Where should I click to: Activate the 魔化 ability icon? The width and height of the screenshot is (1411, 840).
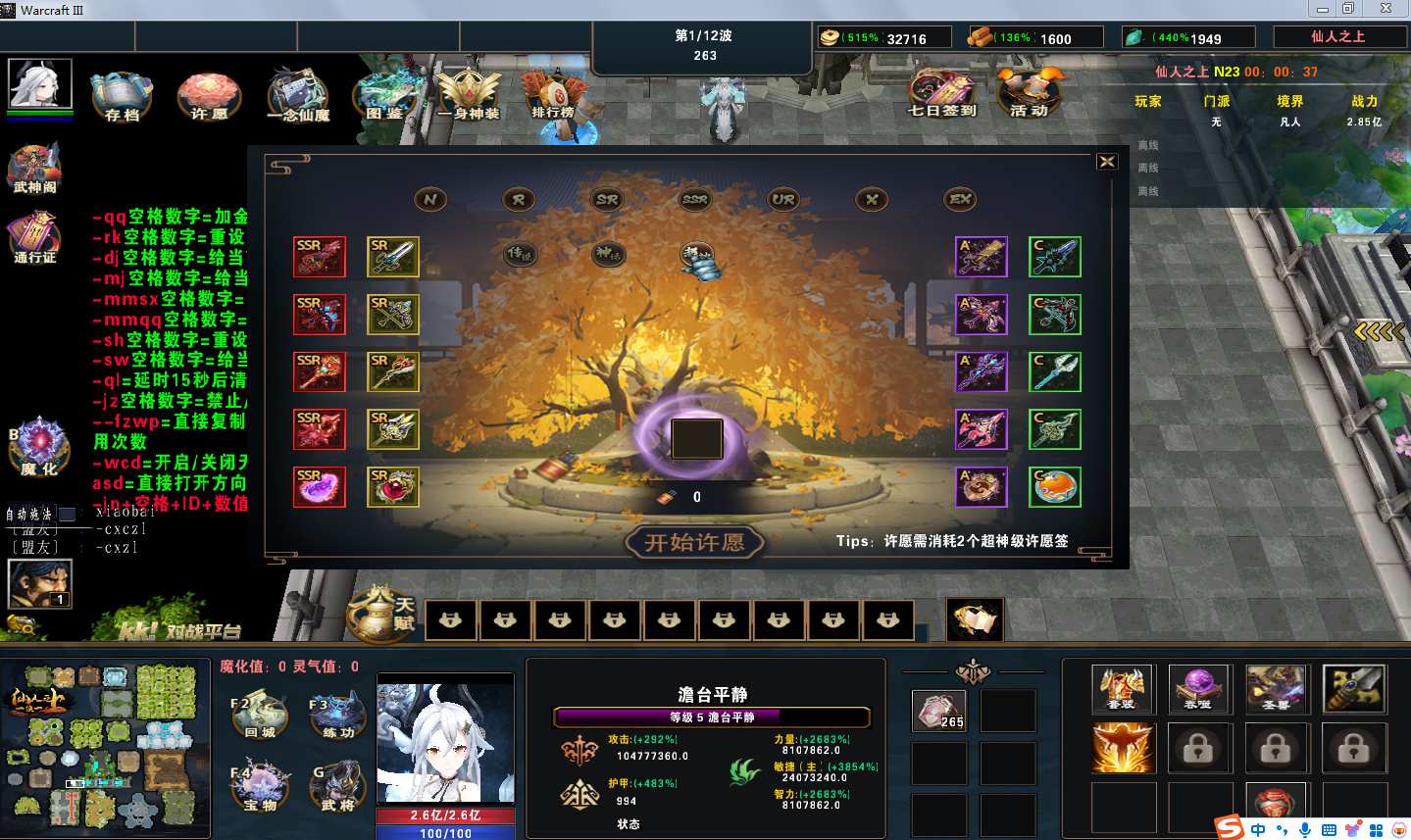[39, 447]
